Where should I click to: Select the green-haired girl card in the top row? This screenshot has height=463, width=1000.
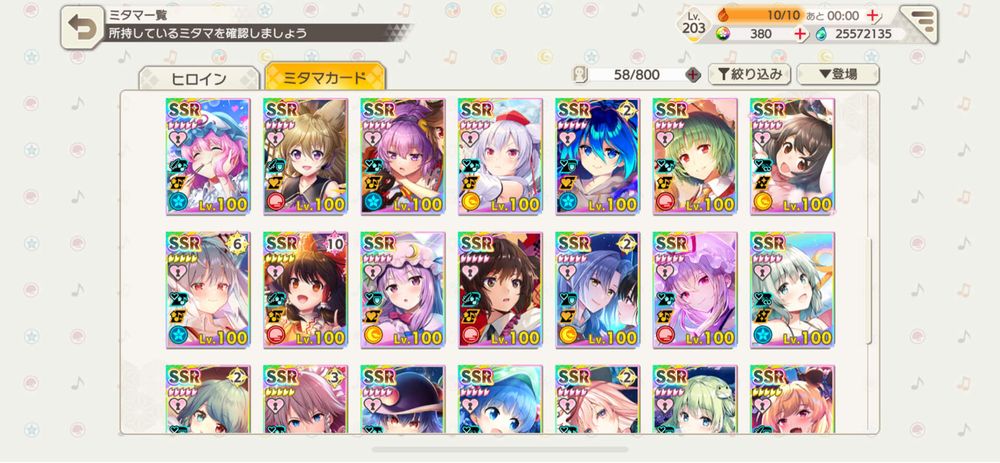[695, 155]
